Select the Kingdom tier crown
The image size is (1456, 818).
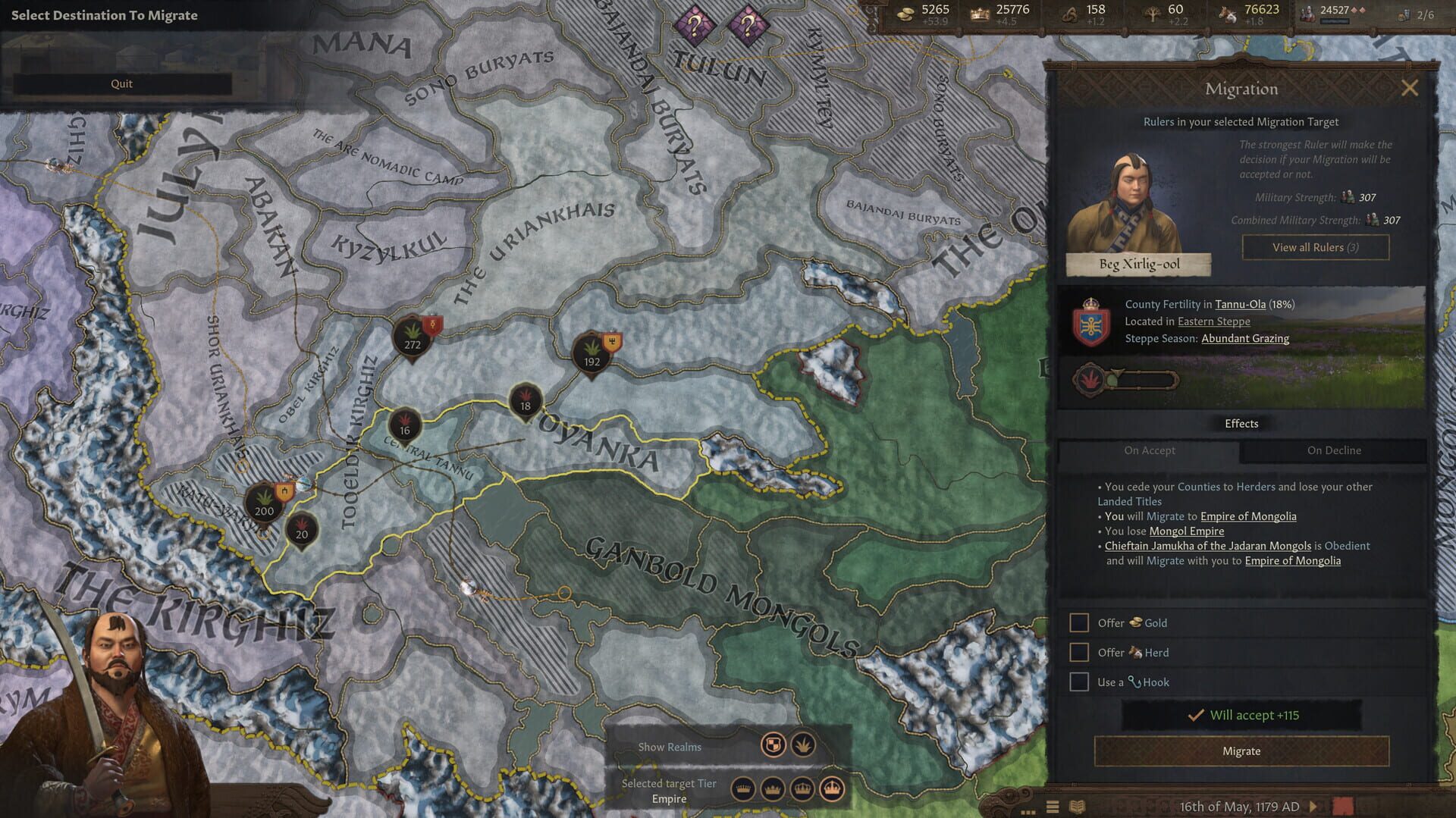pyautogui.click(x=802, y=789)
